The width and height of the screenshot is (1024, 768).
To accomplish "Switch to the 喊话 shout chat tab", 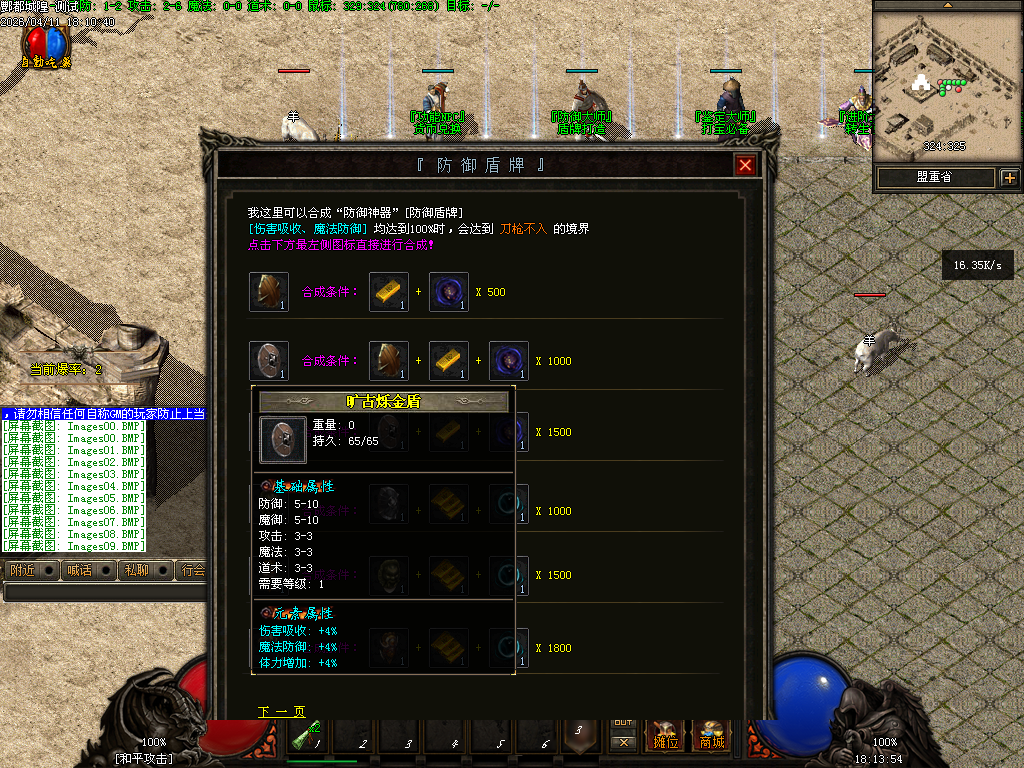I will pyautogui.click(x=78, y=571).
